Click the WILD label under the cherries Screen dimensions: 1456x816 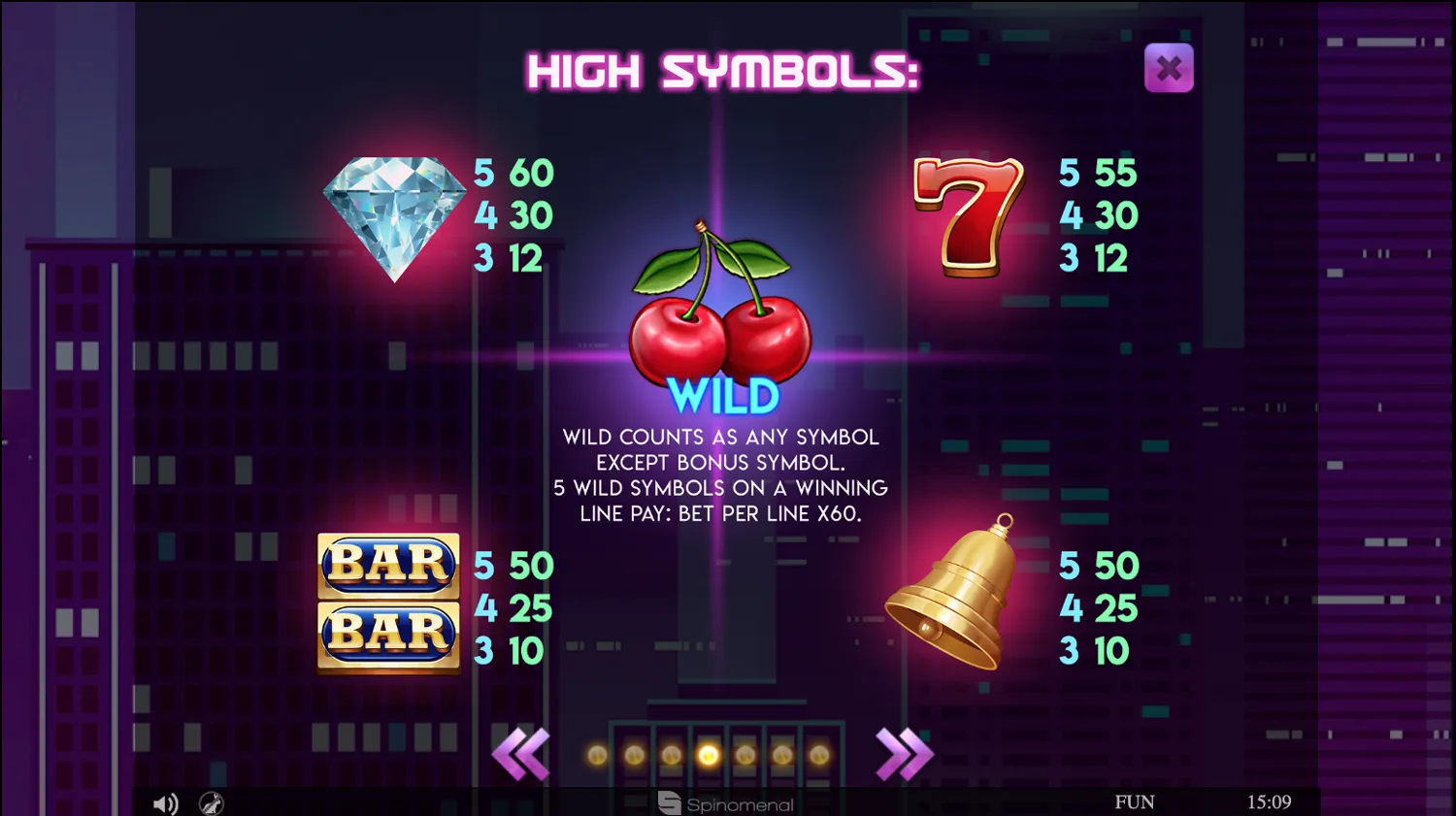[723, 395]
